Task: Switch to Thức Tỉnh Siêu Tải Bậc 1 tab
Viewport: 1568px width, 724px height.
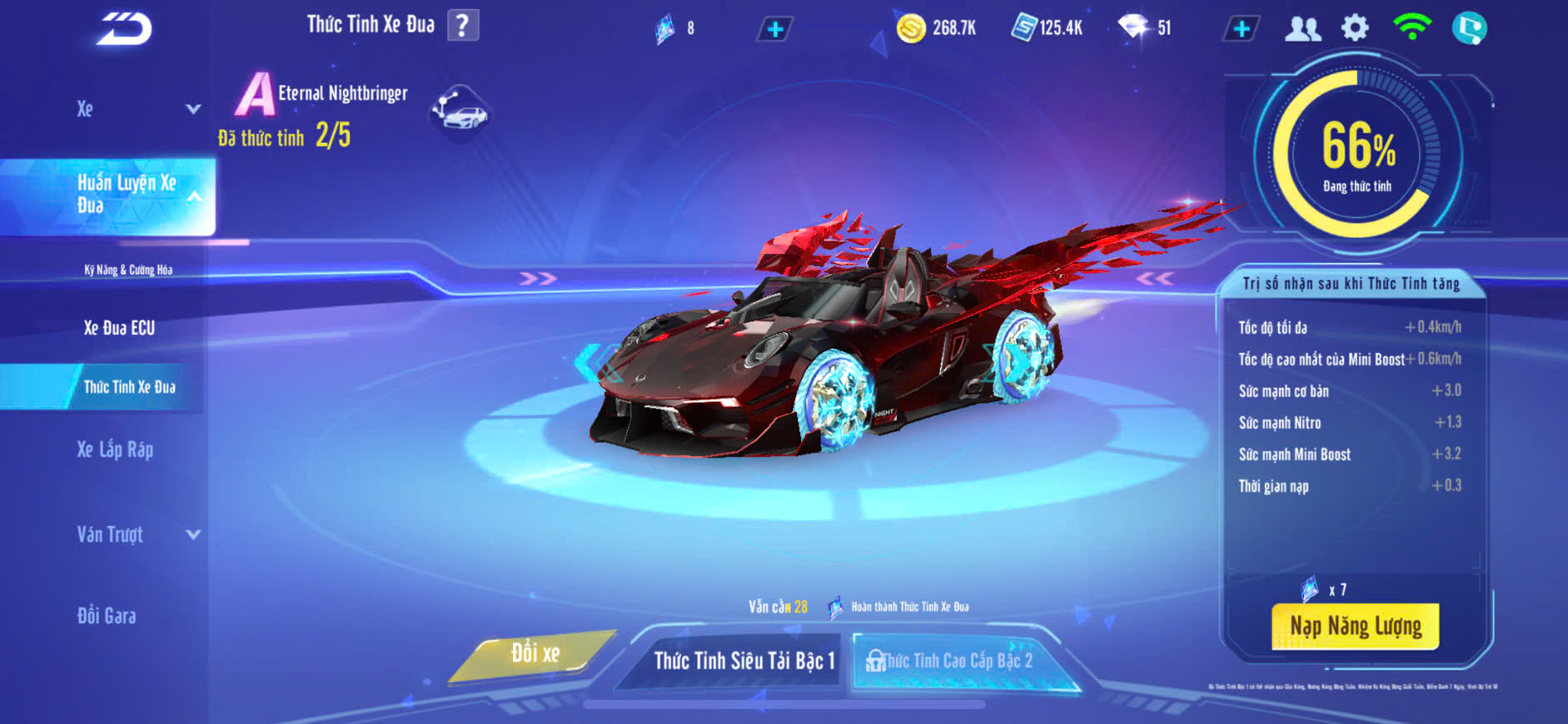Action: pyautogui.click(x=744, y=661)
